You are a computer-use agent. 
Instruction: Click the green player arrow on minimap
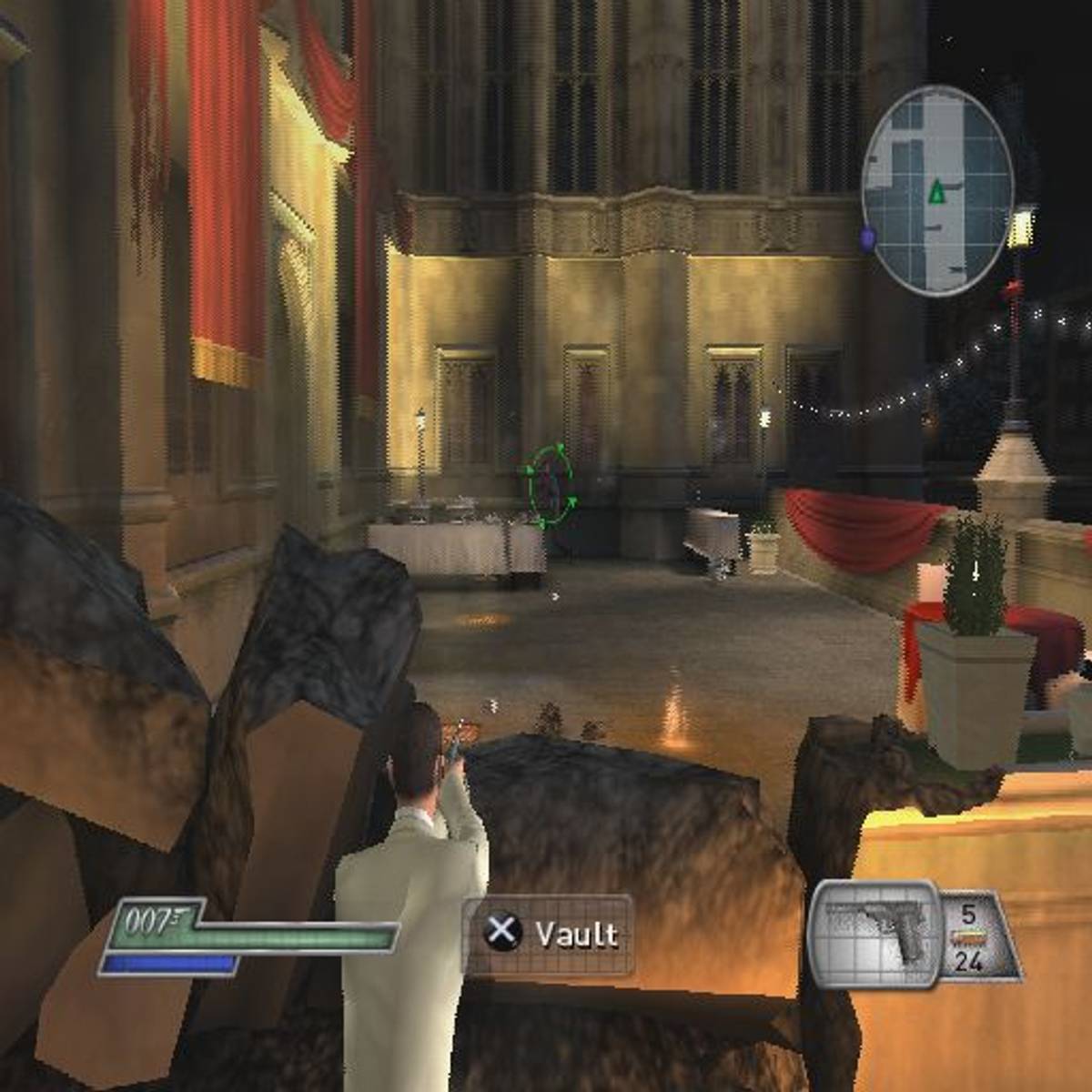tap(935, 192)
